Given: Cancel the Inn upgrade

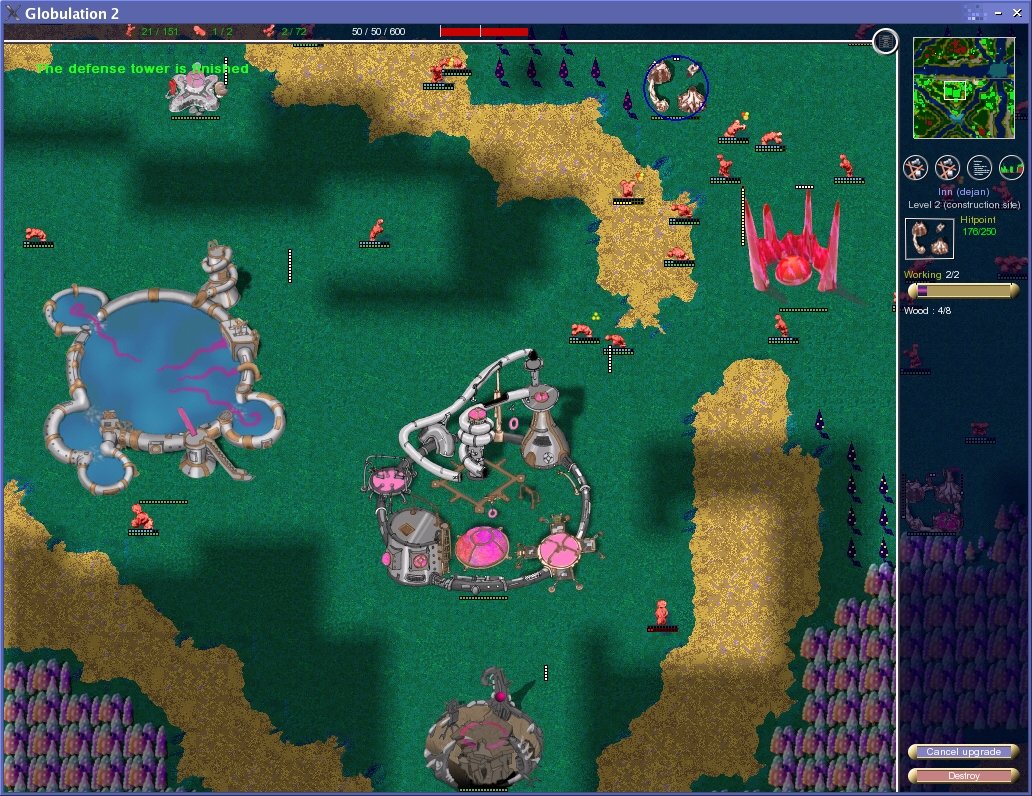Looking at the screenshot, I should pos(962,752).
